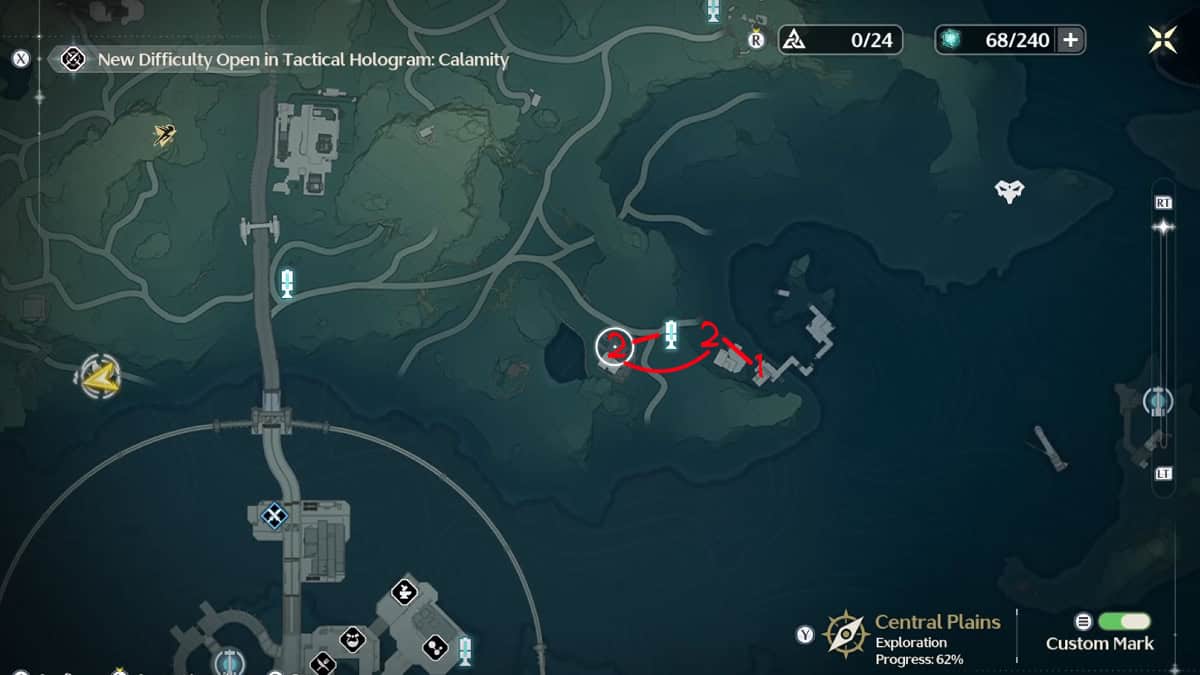Screen dimensions: 1200x675
Task: Click the map zoom slider handle
Action: [1163, 227]
